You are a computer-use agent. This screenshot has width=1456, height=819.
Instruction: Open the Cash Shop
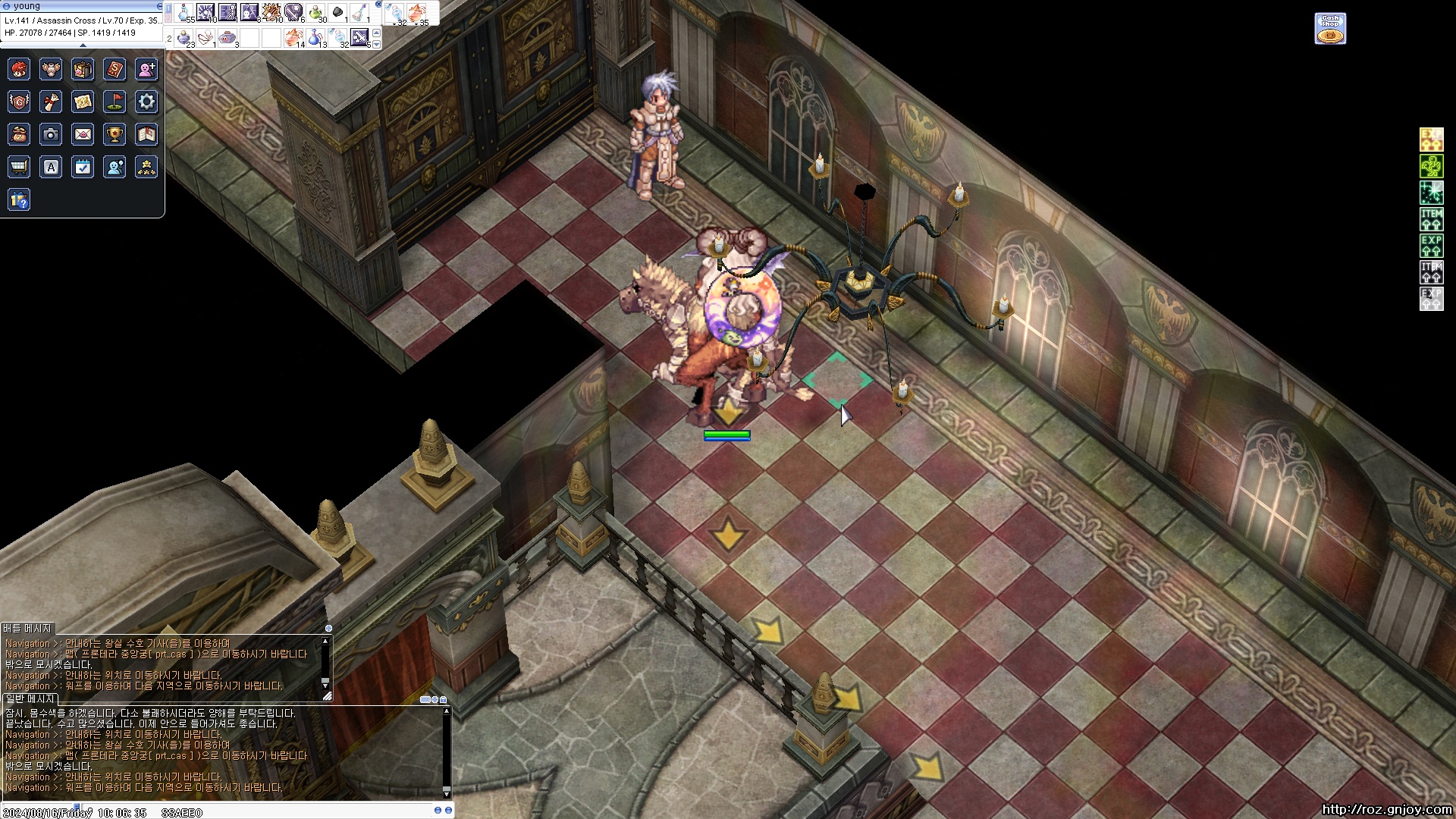pos(1330,29)
